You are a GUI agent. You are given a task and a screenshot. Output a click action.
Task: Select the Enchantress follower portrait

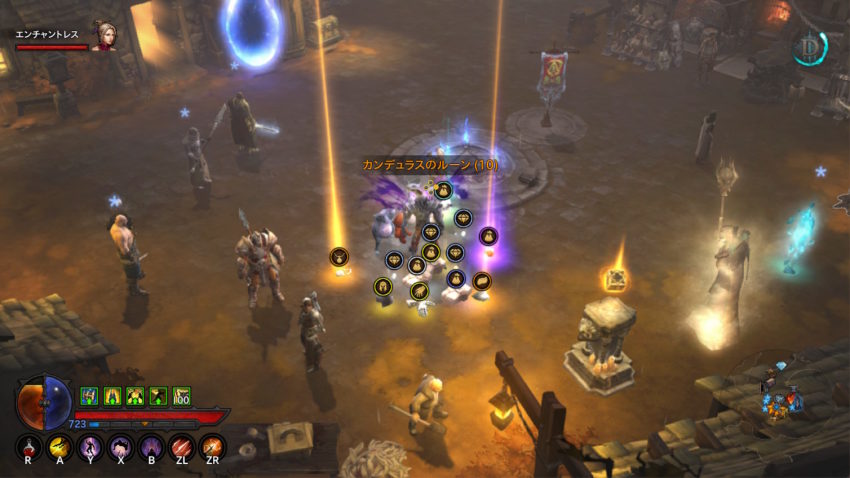pyautogui.click(x=103, y=36)
